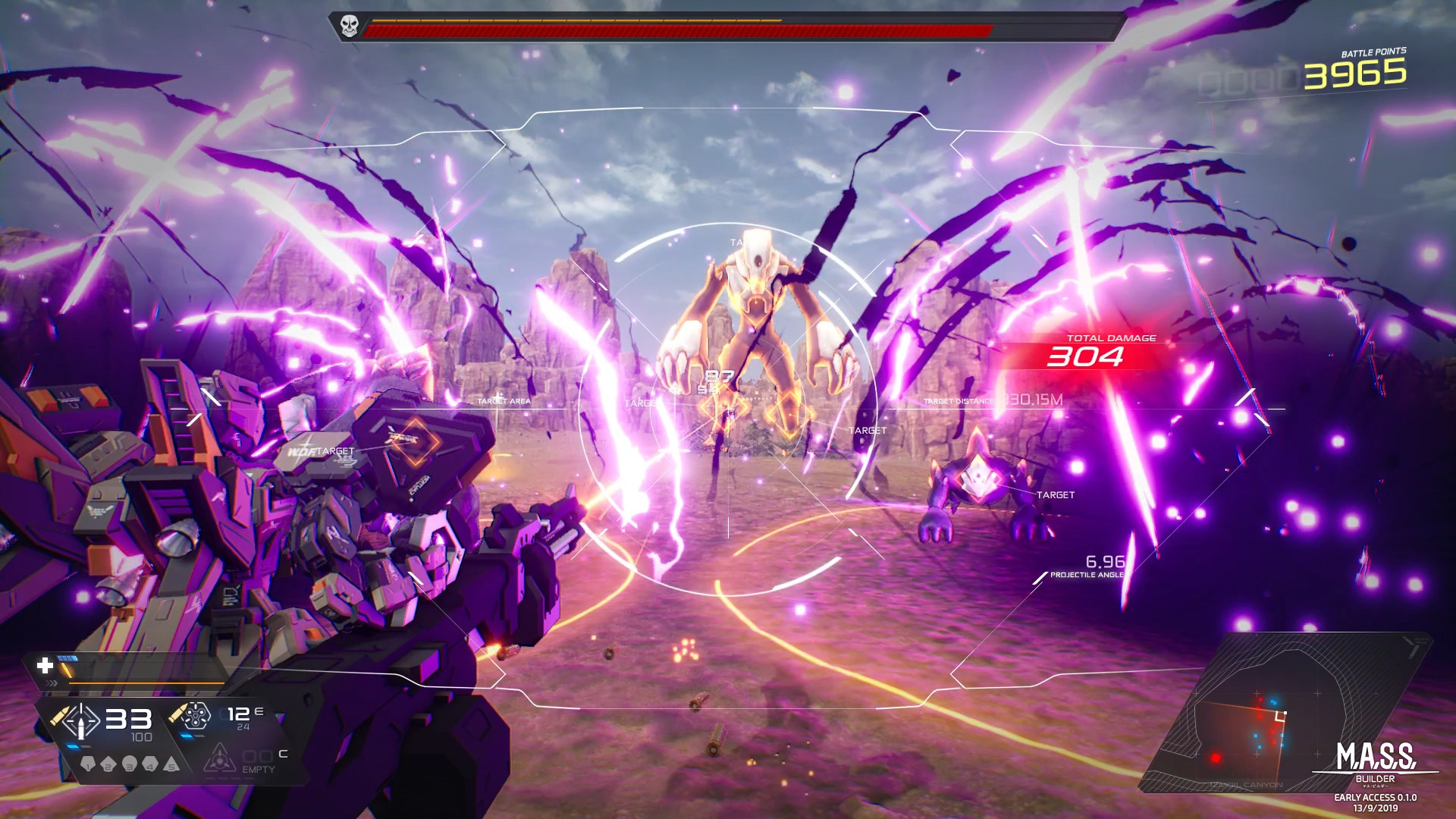This screenshot has width=1456, height=819.
Task: Choose the number 5 triangle slot
Action: (172, 764)
